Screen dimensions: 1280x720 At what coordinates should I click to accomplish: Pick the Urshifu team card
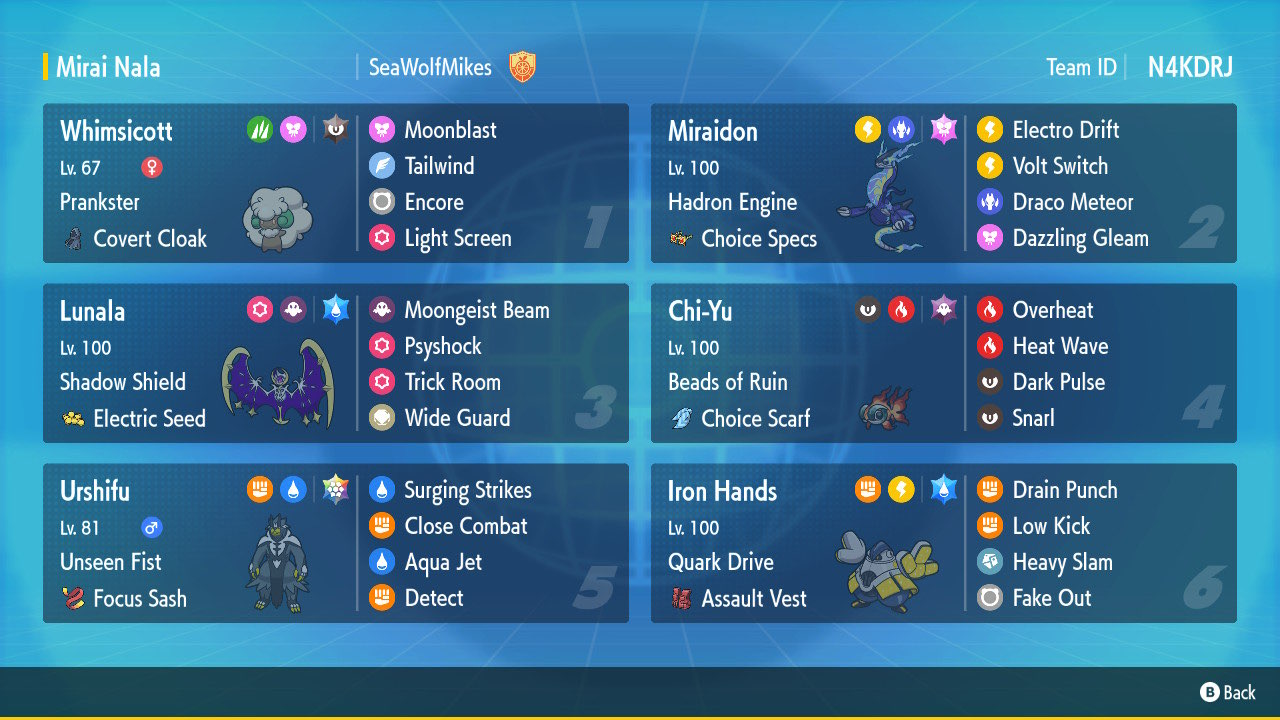tap(335, 544)
